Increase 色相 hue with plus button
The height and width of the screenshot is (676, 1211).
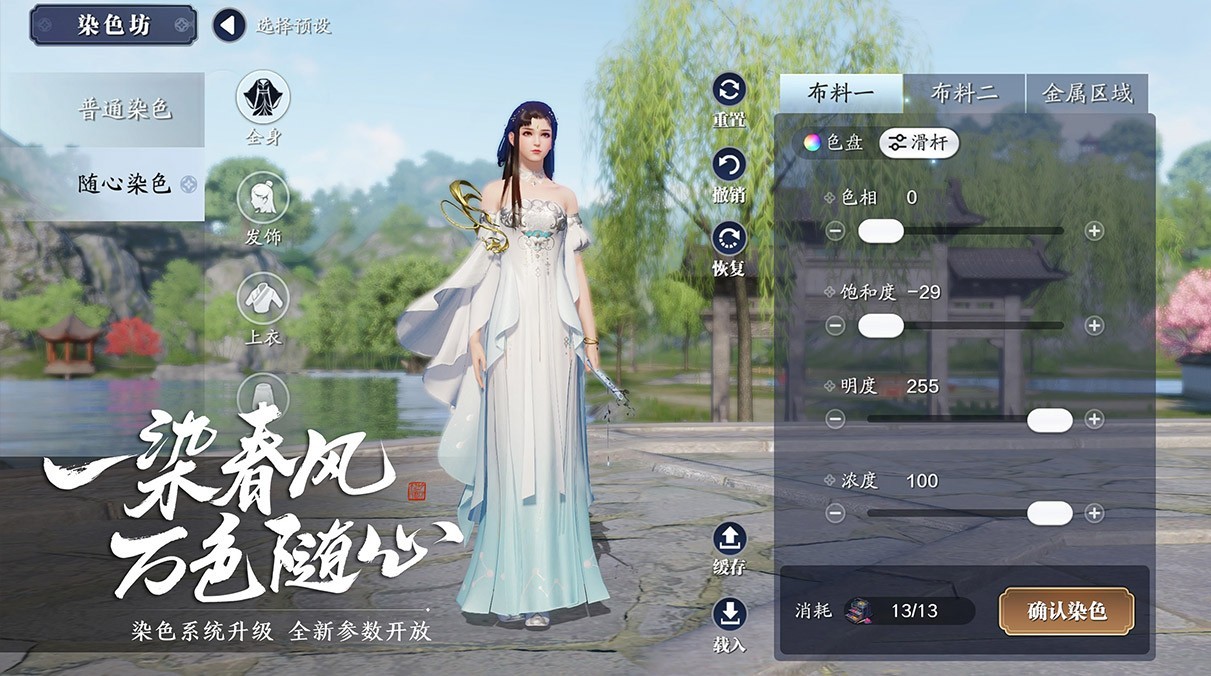coord(1094,231)
